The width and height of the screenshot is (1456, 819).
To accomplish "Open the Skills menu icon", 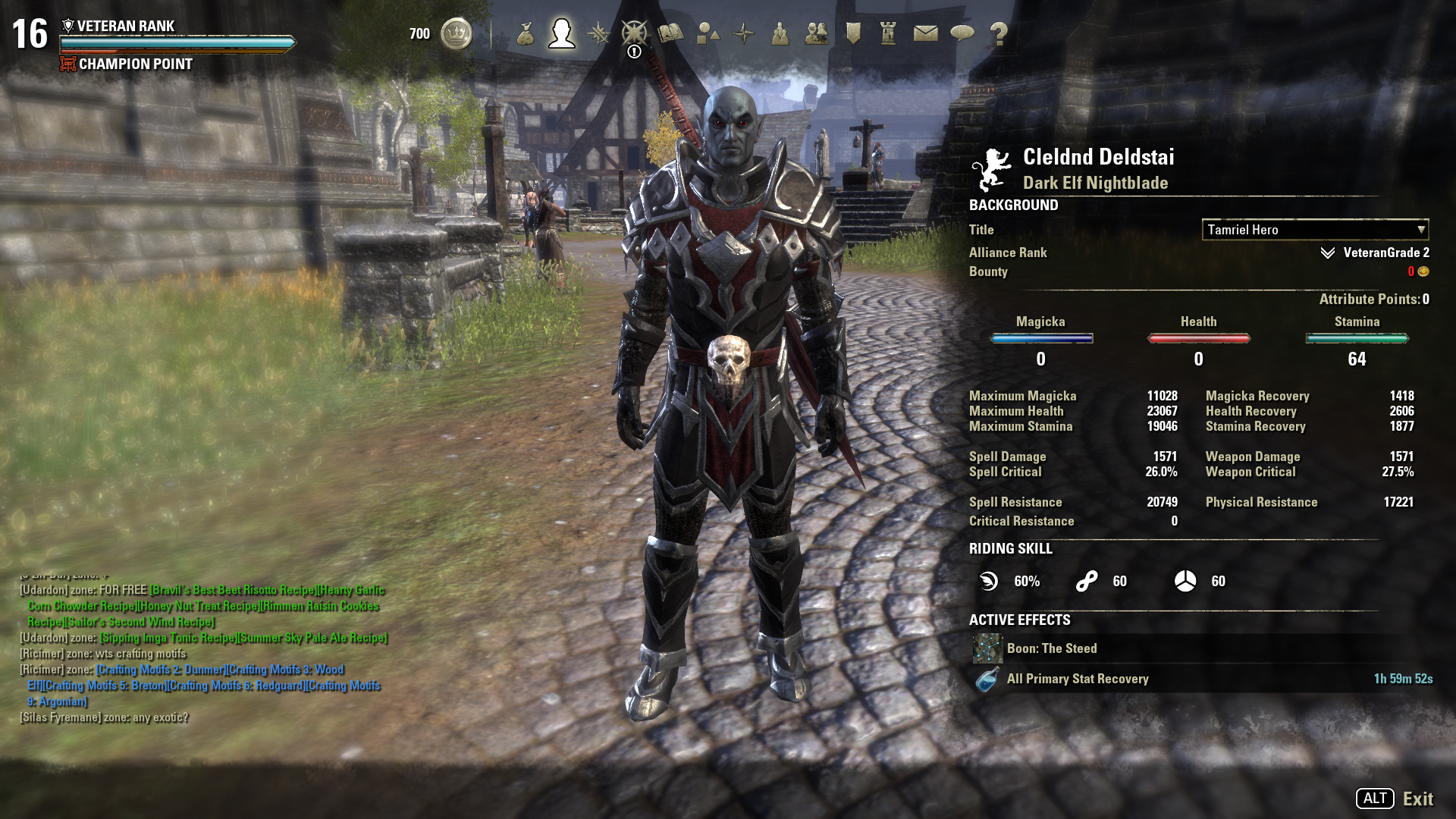I will pyautogui.click(x=598, y=33).
